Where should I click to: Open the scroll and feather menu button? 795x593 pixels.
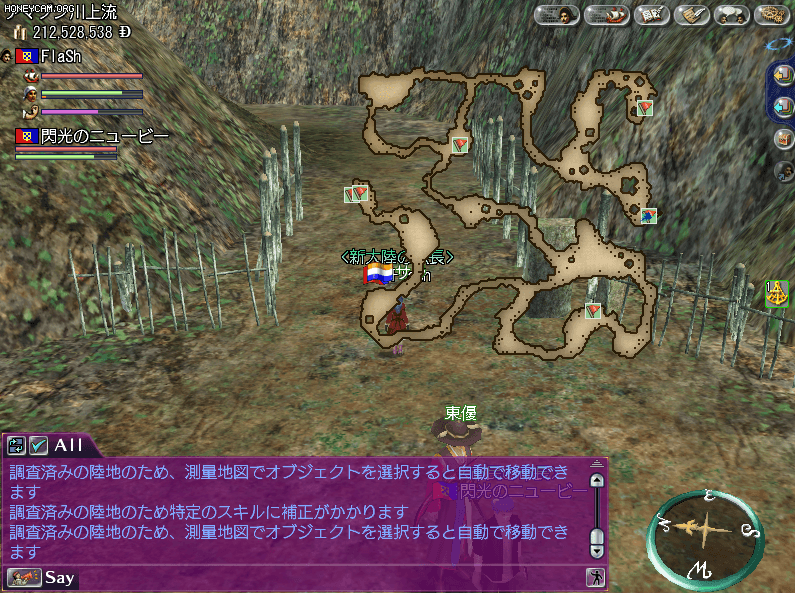(692, 15)
